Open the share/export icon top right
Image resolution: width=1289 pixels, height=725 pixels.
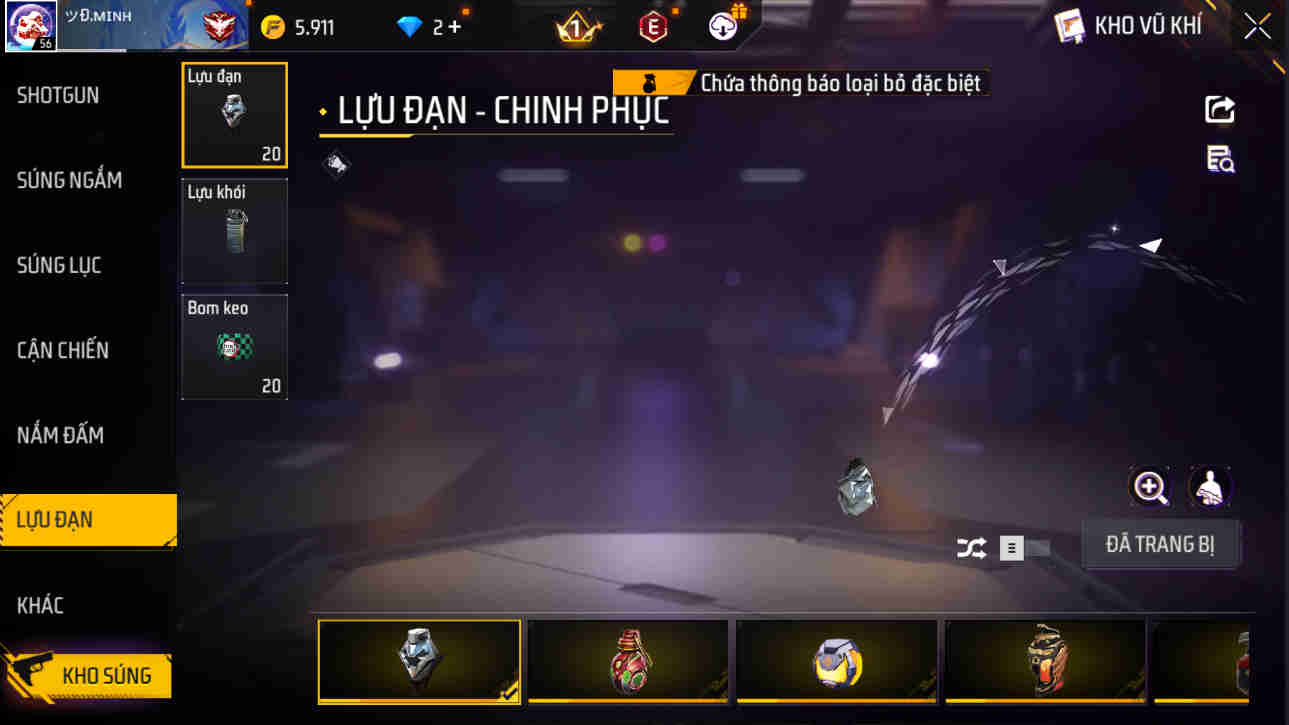click(x=1219, y=110)
